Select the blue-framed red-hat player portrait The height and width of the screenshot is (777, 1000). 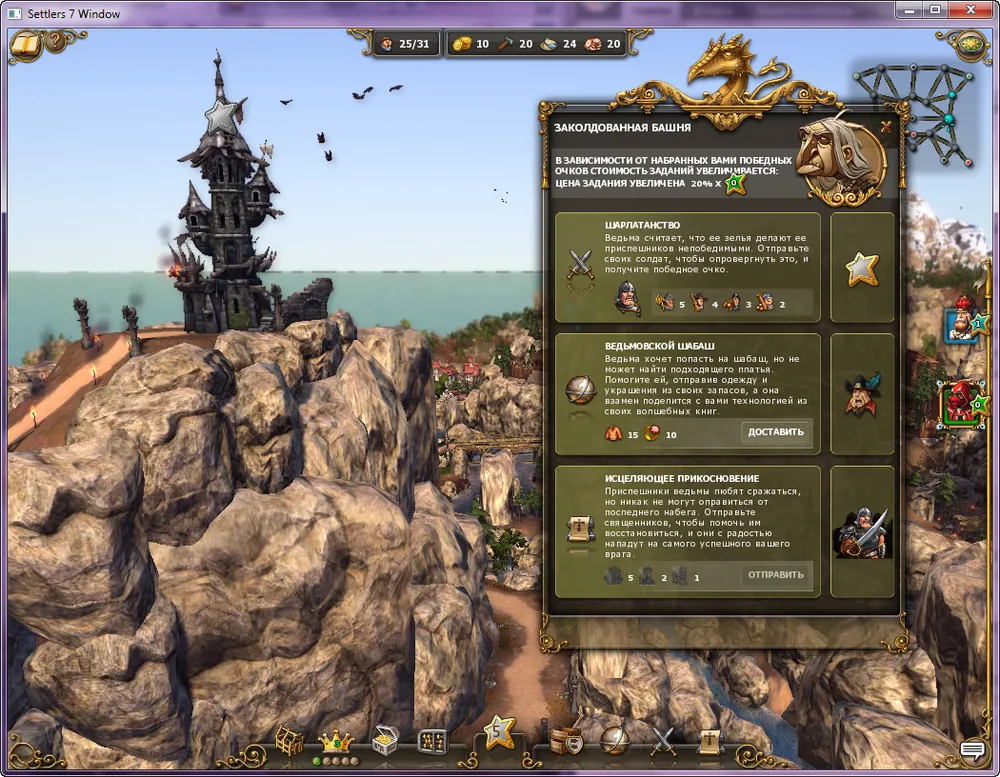pyautogui.click(x=961, y=325)
